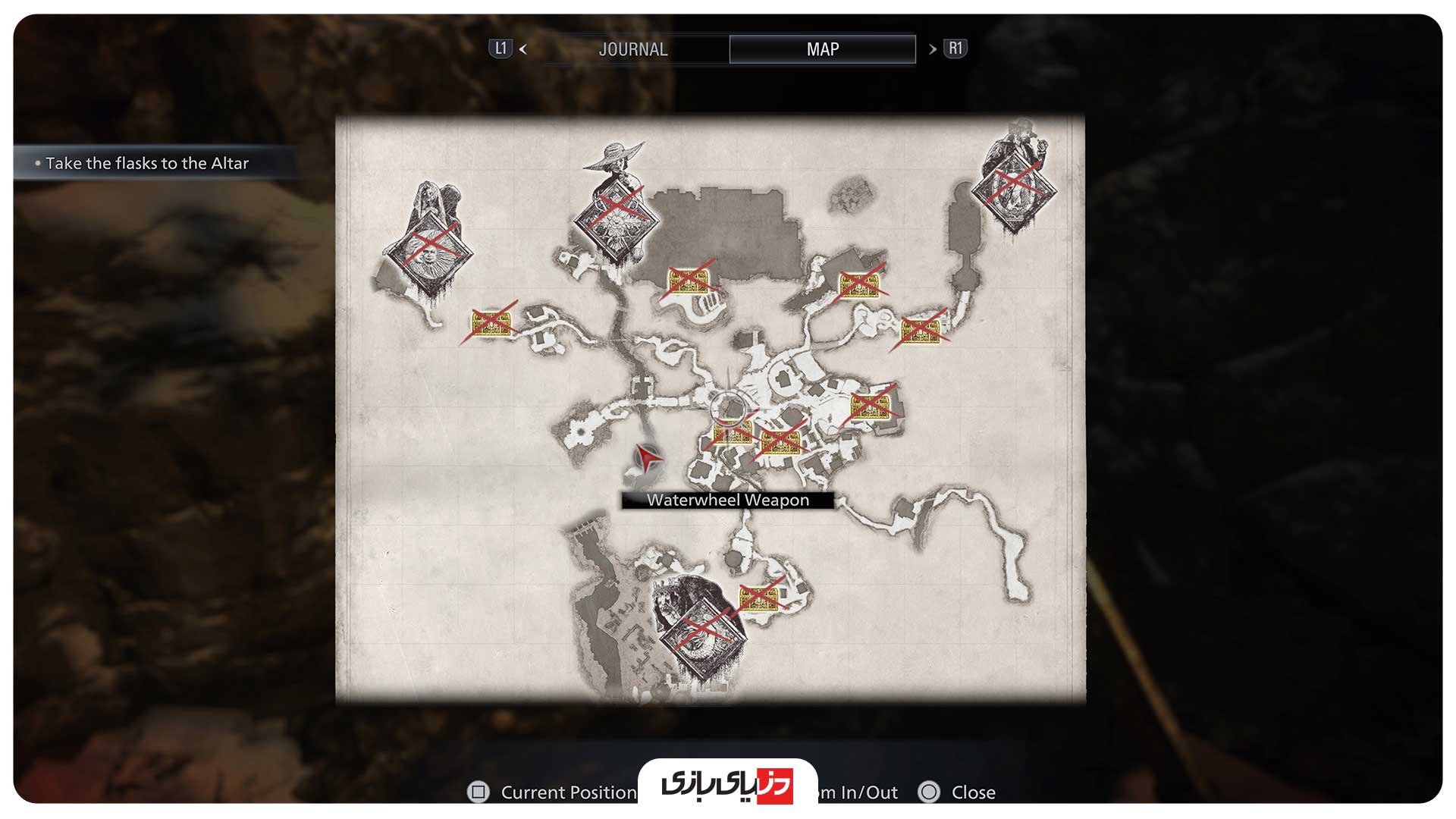Image resolution: width=1456 pixels, height=819 pixels.
Task: Center map with Current Position
Action: click(x=552, y=792)
